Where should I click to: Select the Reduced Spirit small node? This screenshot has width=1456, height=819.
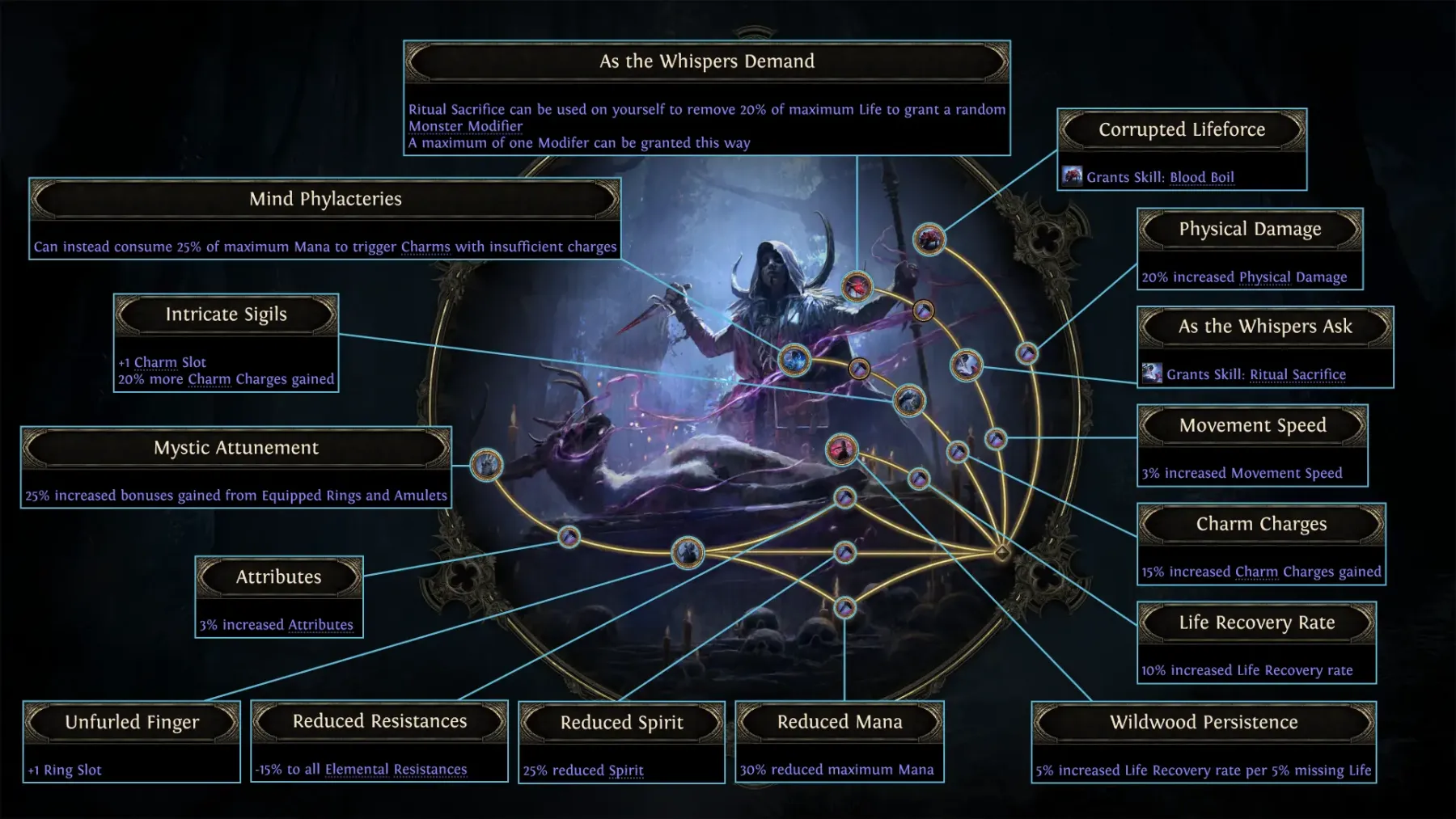click(x=844, y=553)
